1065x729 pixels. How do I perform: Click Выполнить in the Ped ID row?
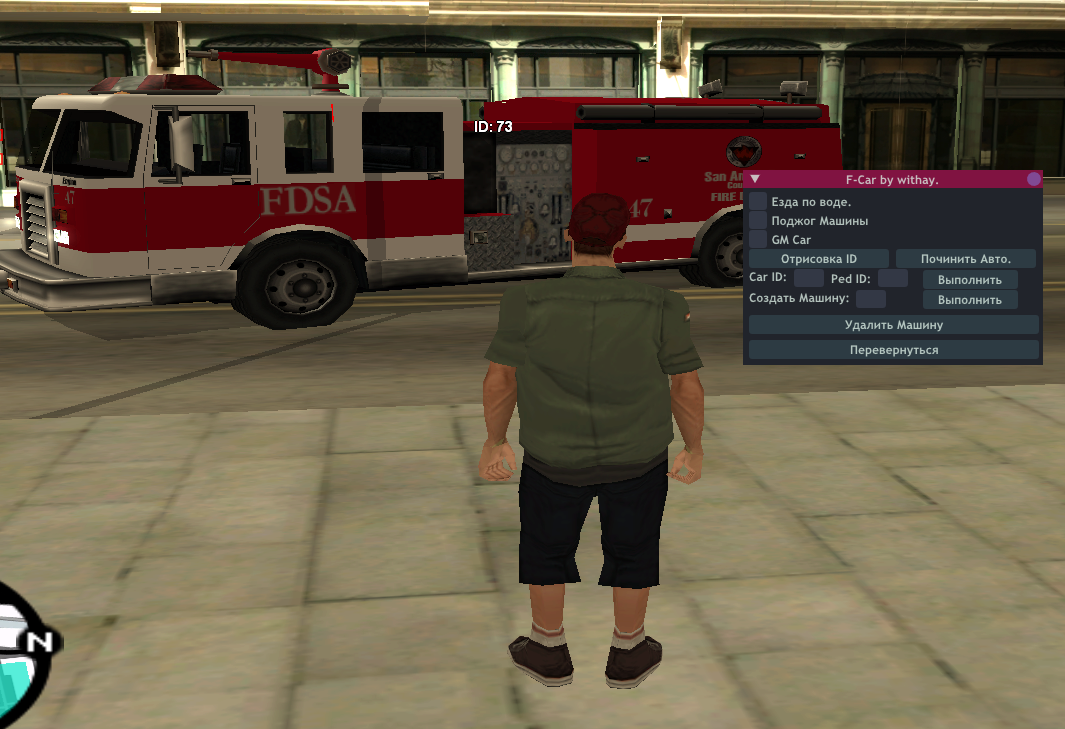[x=969, y=279]
